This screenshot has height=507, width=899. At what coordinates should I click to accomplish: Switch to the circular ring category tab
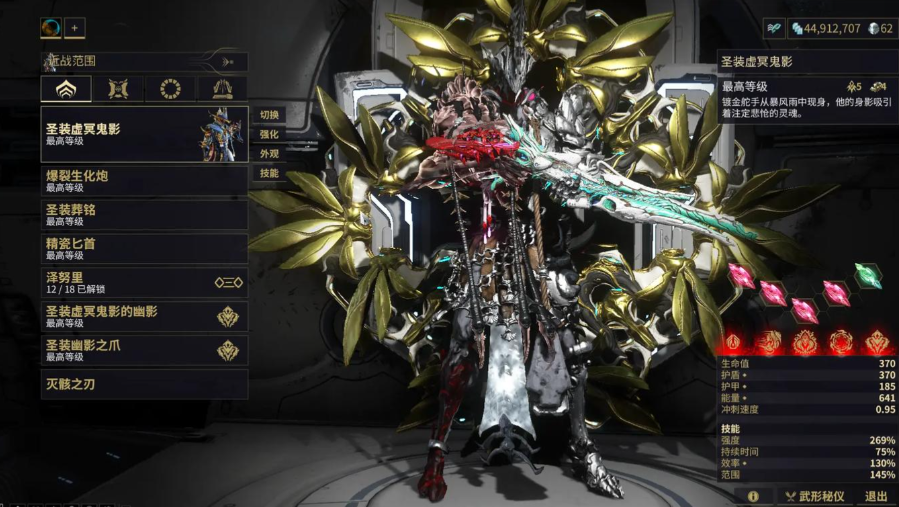pos(170,89)
